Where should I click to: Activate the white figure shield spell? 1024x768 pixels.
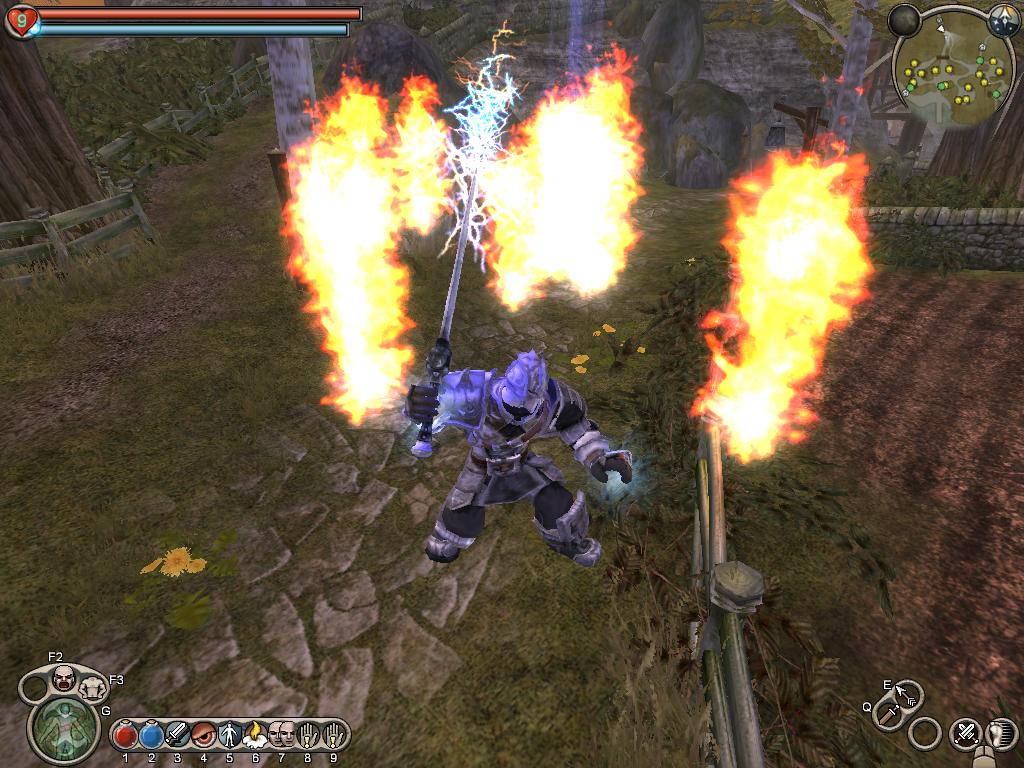[x=230, y=736]
